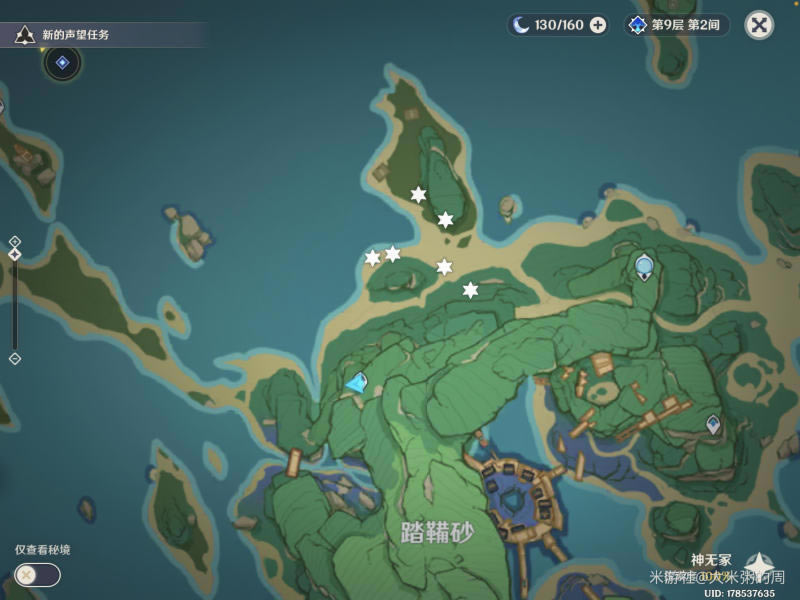Open the 新的声望任务 quest tracker
Image resolution: width=800 pixels, height=600 pixels.
click(75, 35)
